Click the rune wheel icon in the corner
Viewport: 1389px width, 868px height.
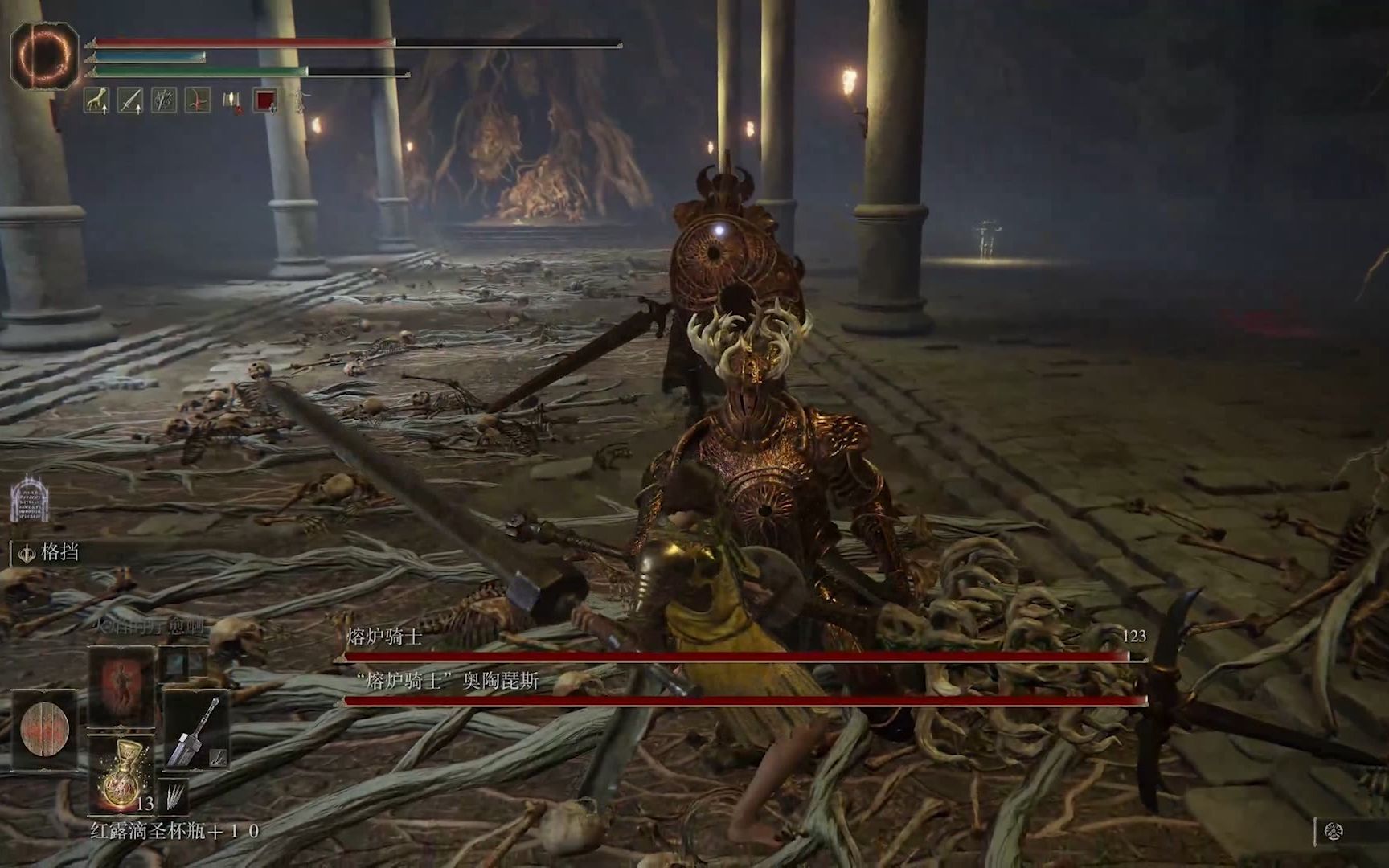[1334, 832]
